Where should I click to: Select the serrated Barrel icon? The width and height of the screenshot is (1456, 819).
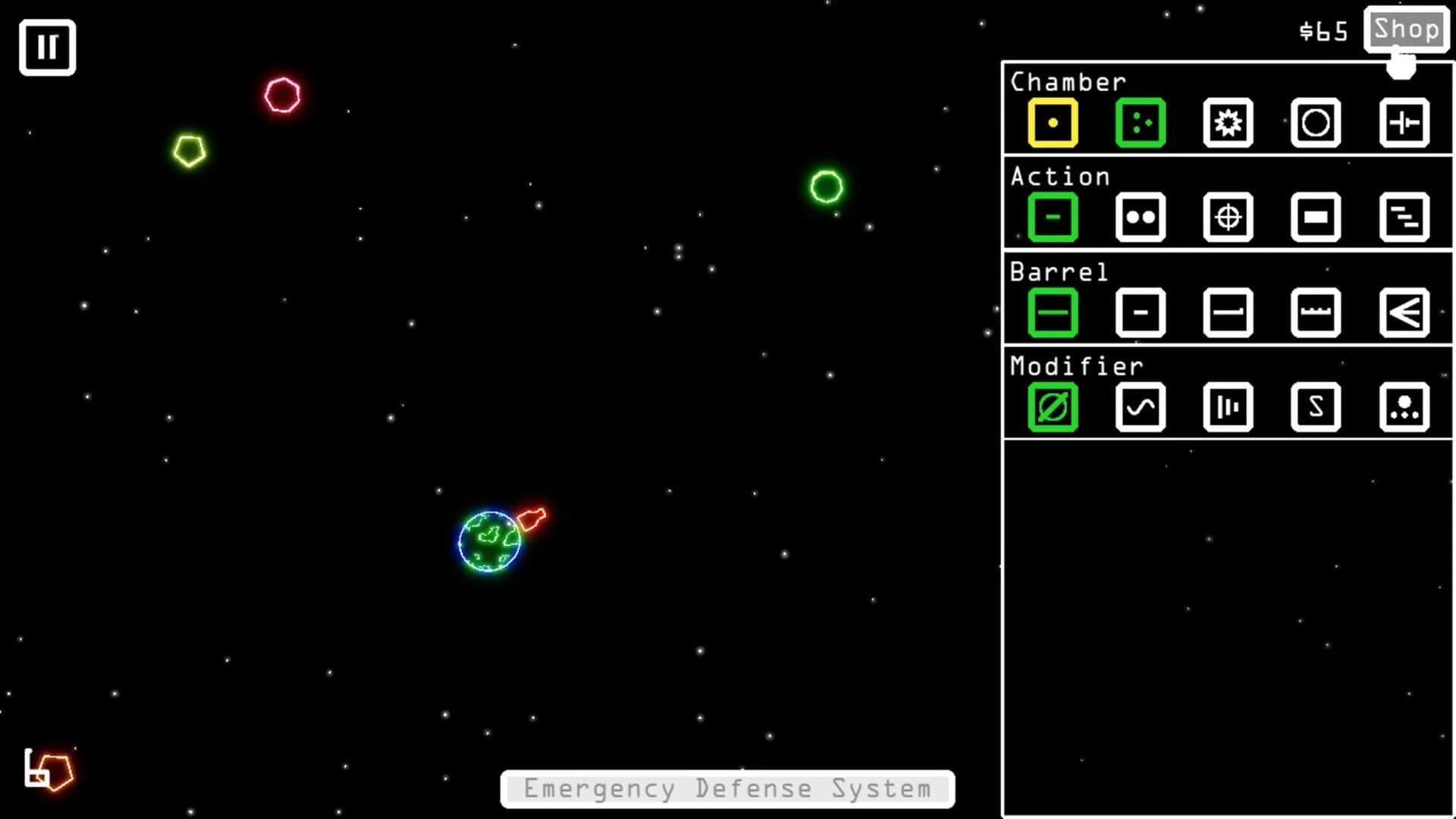tap(1316, 312)
